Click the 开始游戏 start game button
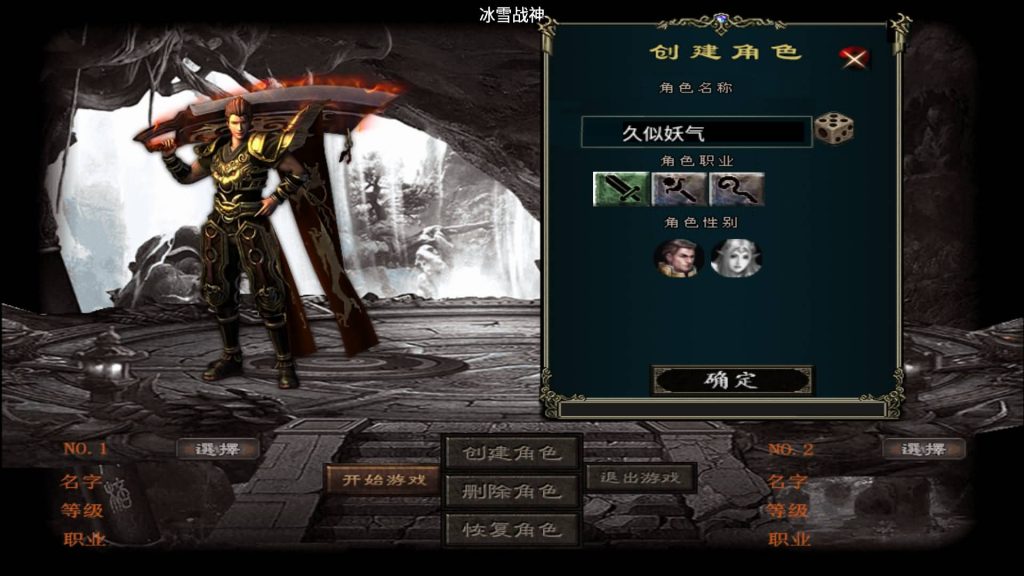 pos(384,479)
